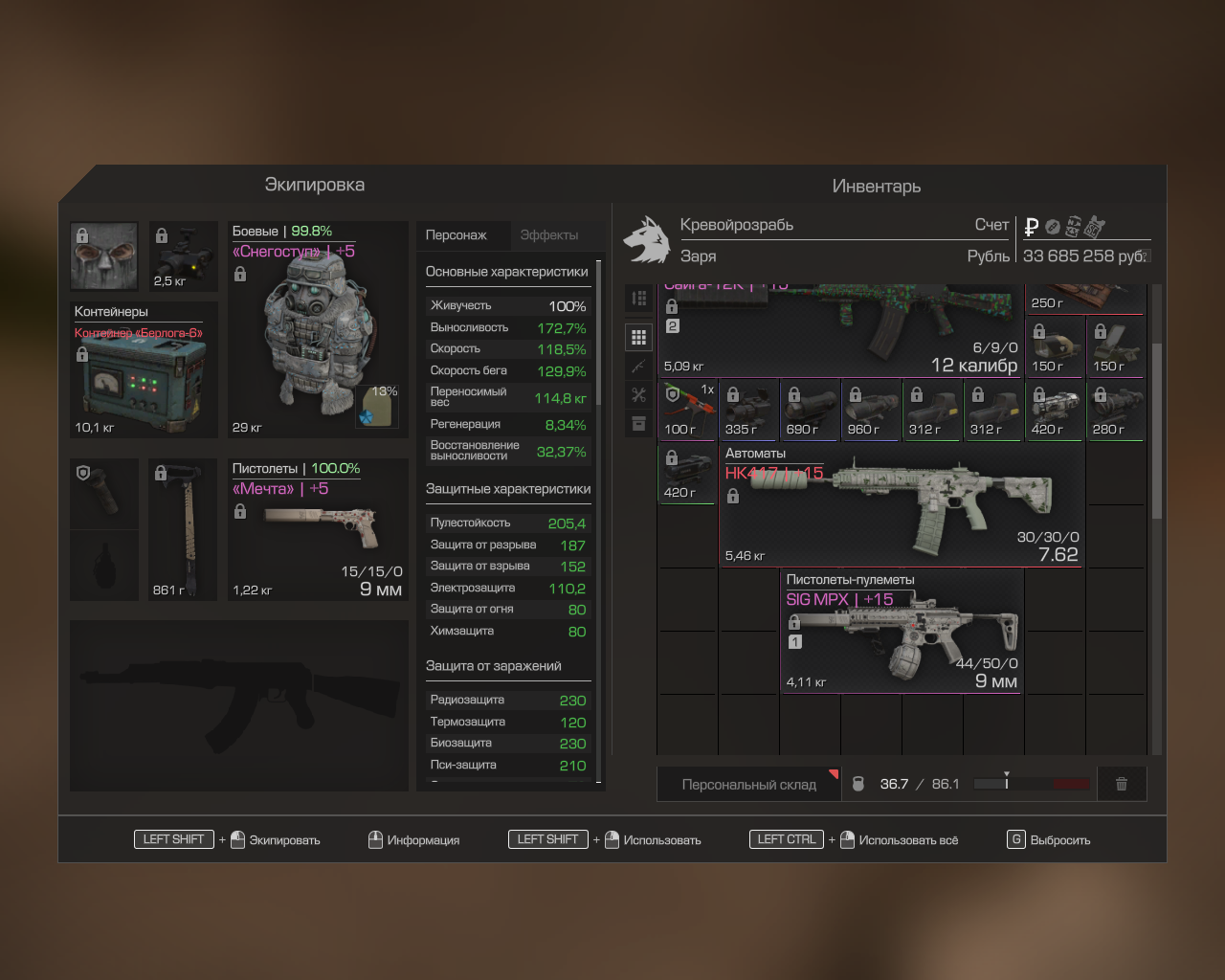Choose the 2,5 кг night vision device
The height and width of the screenshot is (980, 1225).
coord(184,256)
